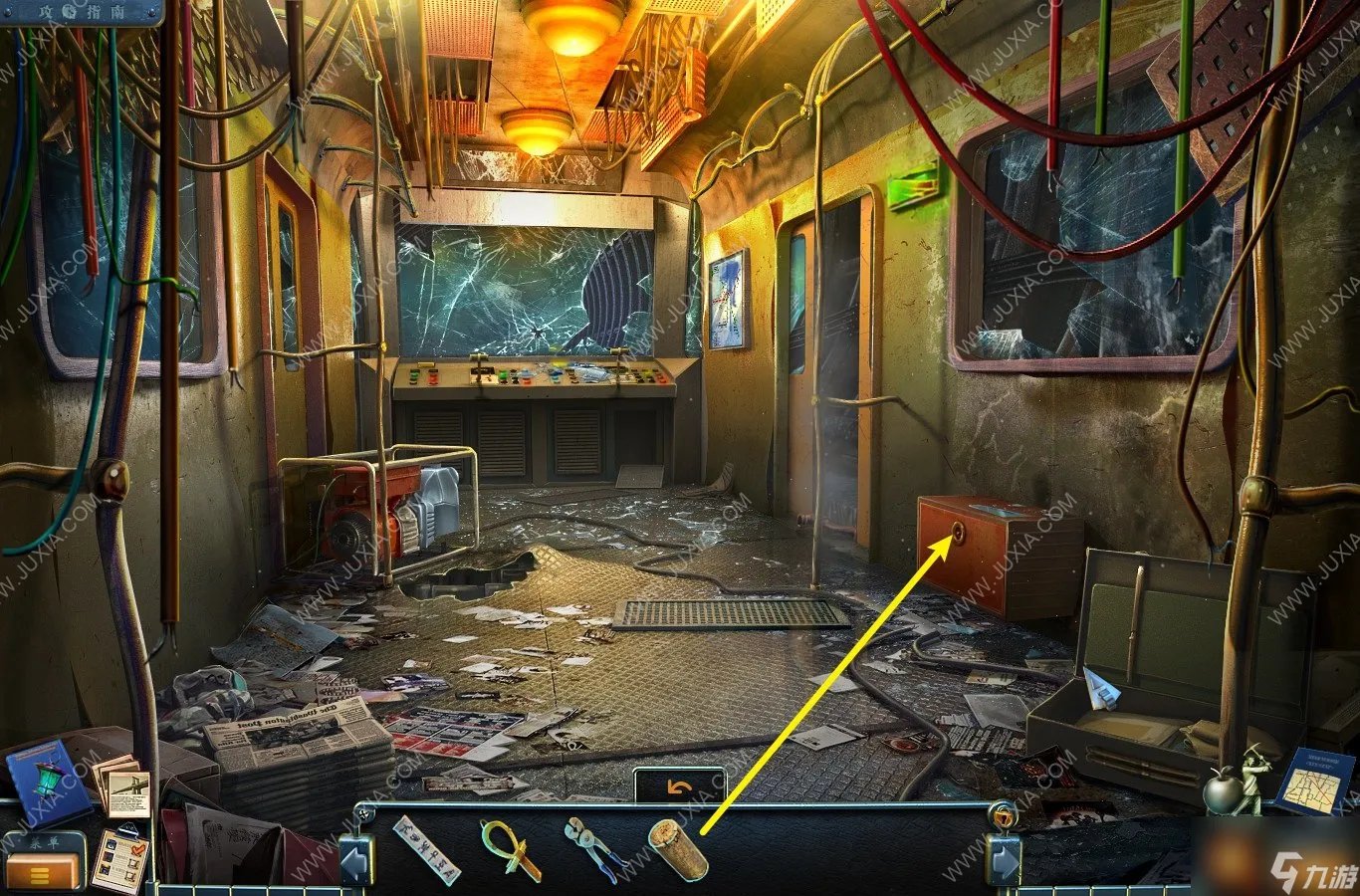1360x896 pixels.
Task: Open the blue map book
Action: point(1314,782)
